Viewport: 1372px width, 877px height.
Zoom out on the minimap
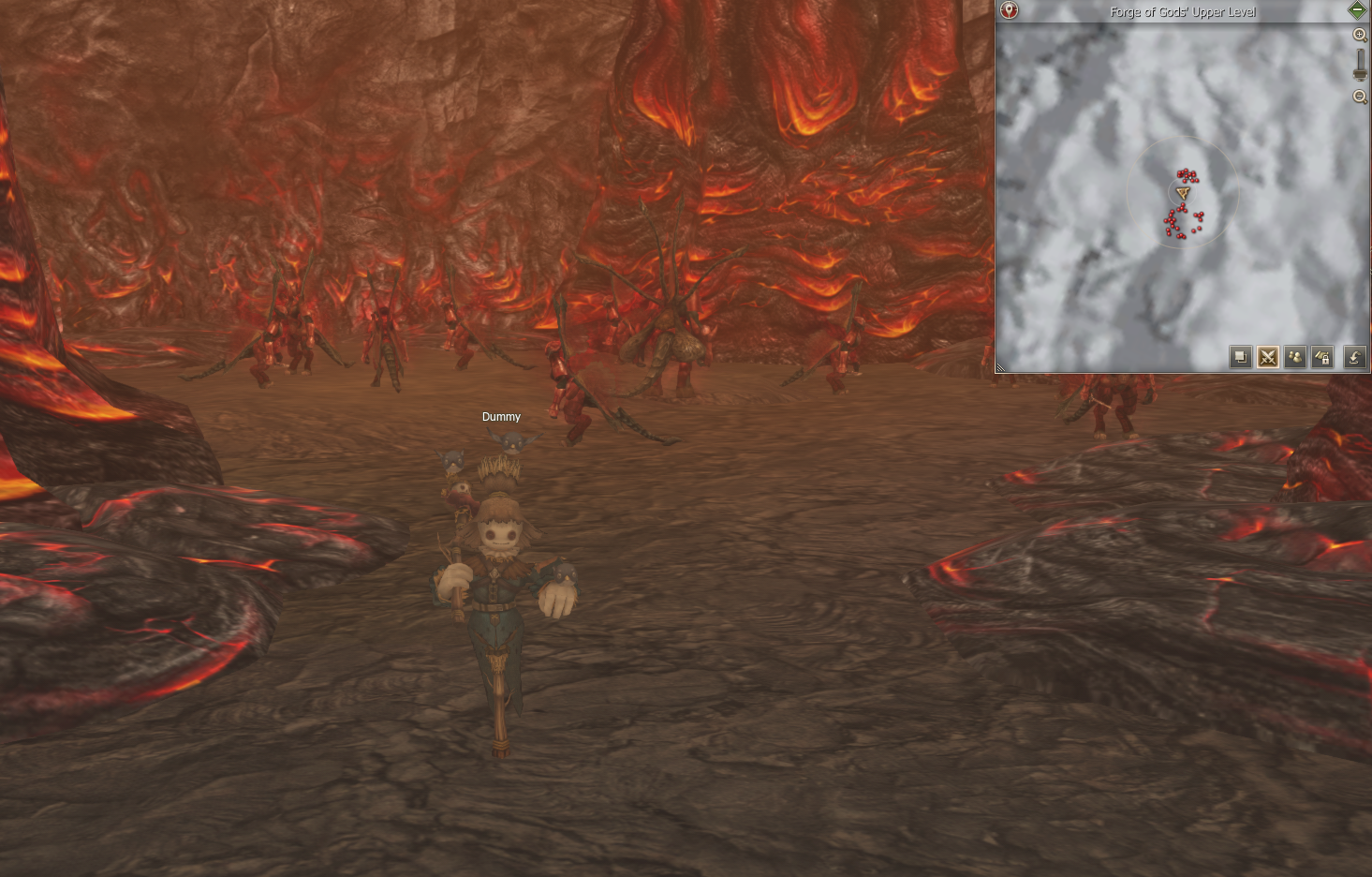[1360, 97]
